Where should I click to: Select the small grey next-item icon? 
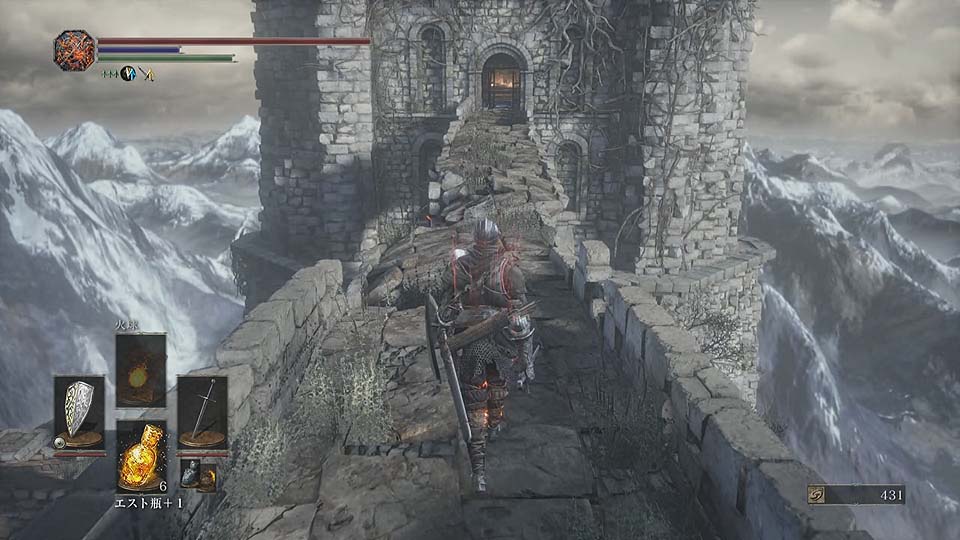[189, 474]
